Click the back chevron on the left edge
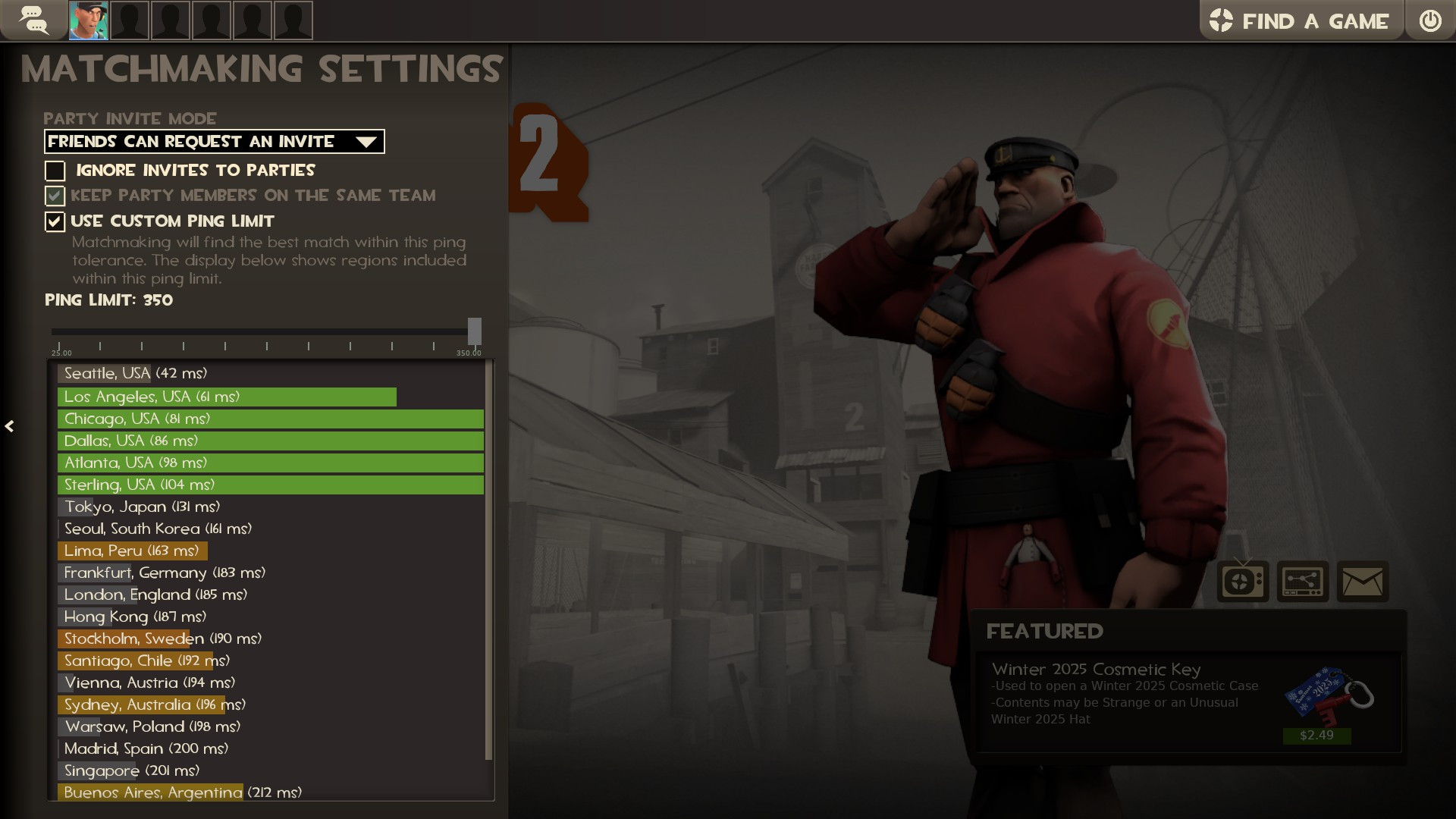Image resolution: width=1456 pixels, height=819 pixels. tap(11, 427)
